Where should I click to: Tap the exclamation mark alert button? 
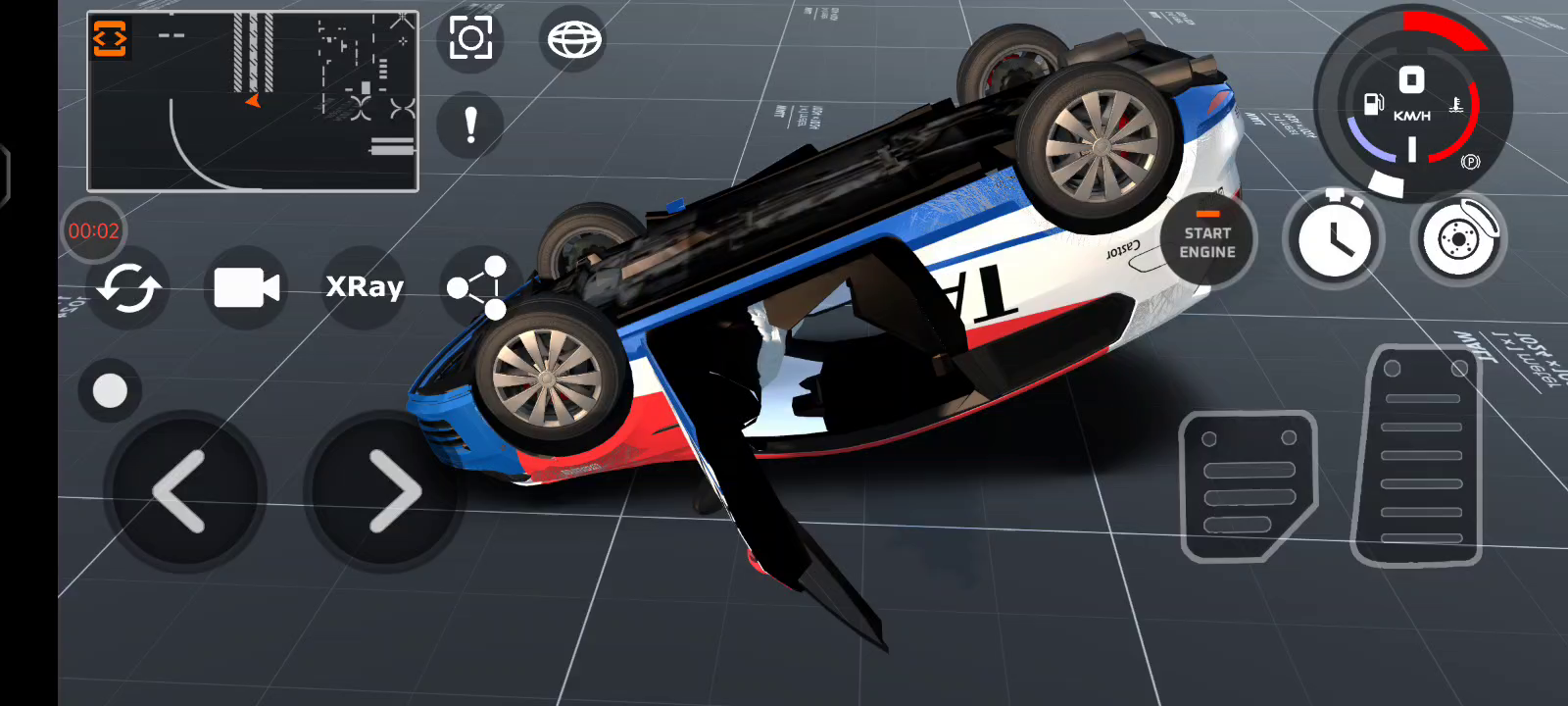470,125
